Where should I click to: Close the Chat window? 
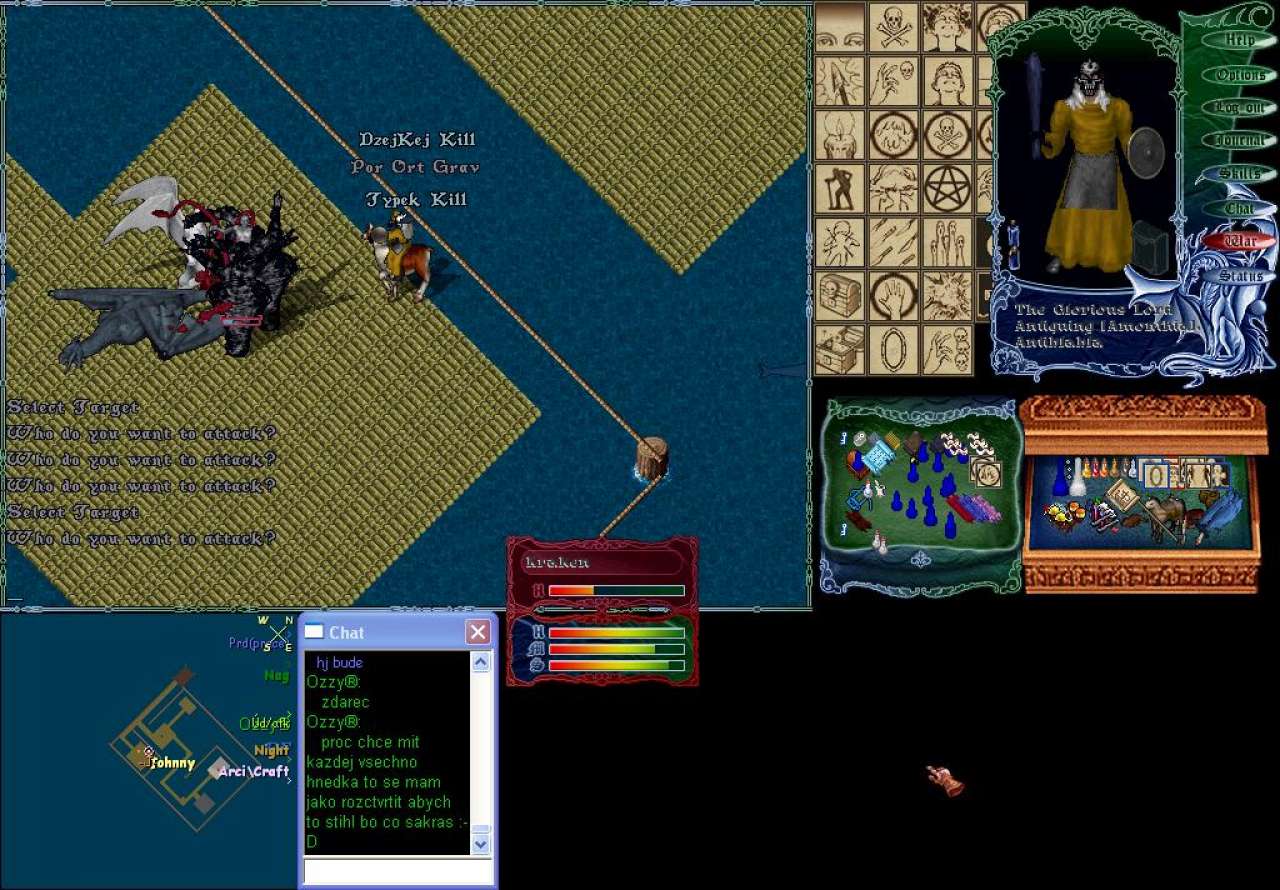(x=478, y=632)
